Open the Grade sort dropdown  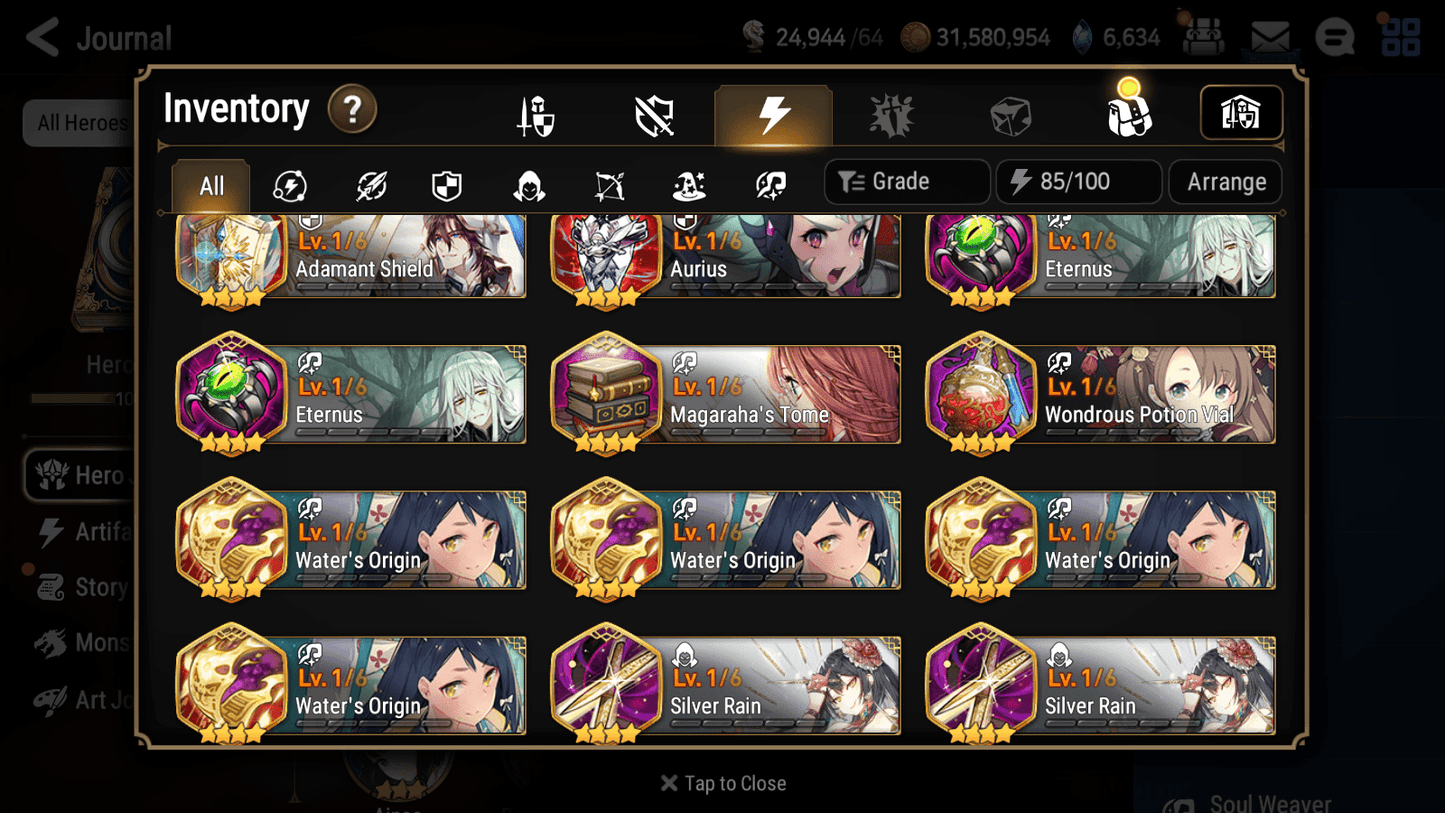pyautogui.click(x=906, y=181)
